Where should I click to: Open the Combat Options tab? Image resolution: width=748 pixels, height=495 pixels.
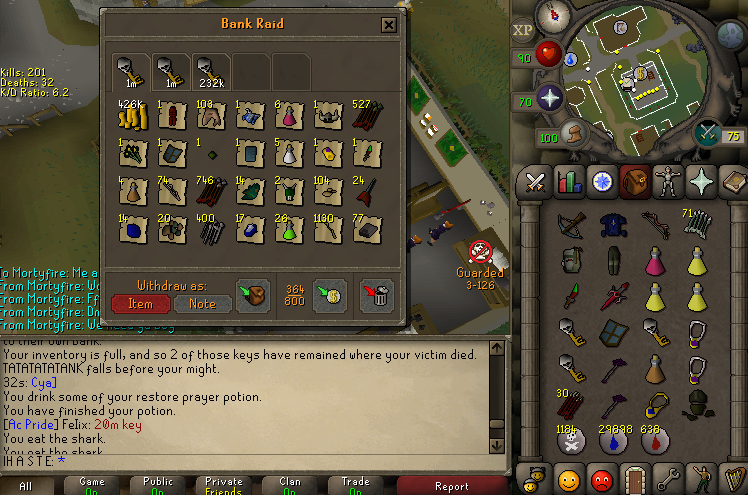(x=535, y=182)
